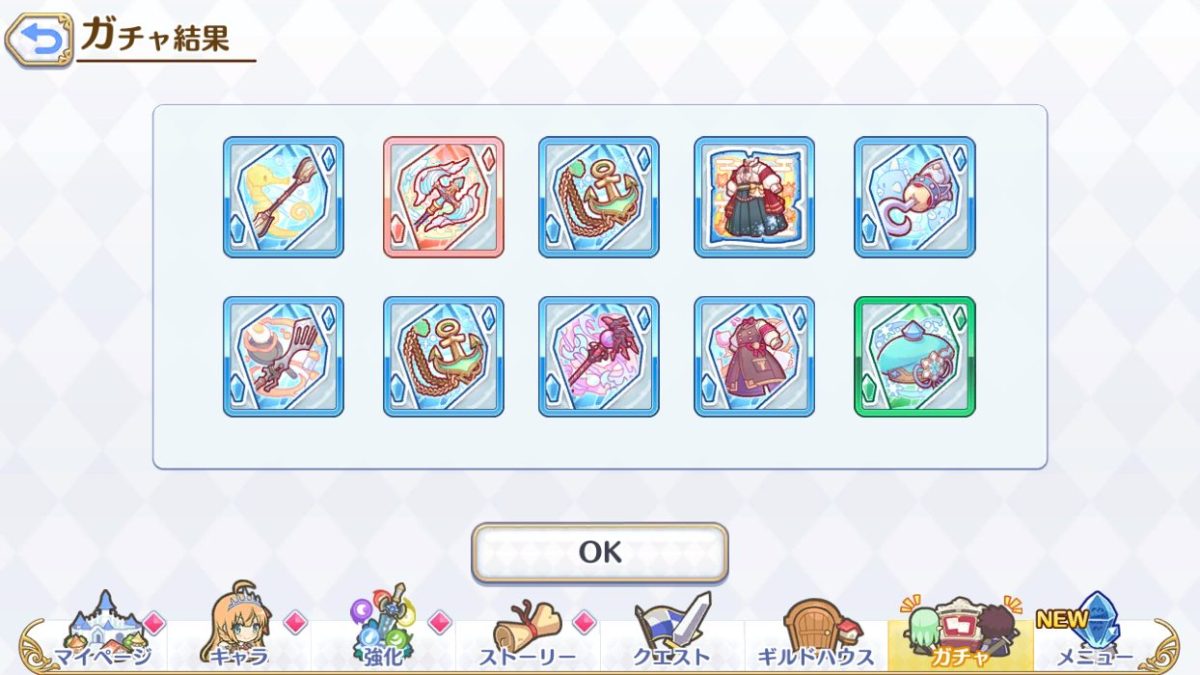Tap the pink hook gauntlet result

tap(914, 197)
